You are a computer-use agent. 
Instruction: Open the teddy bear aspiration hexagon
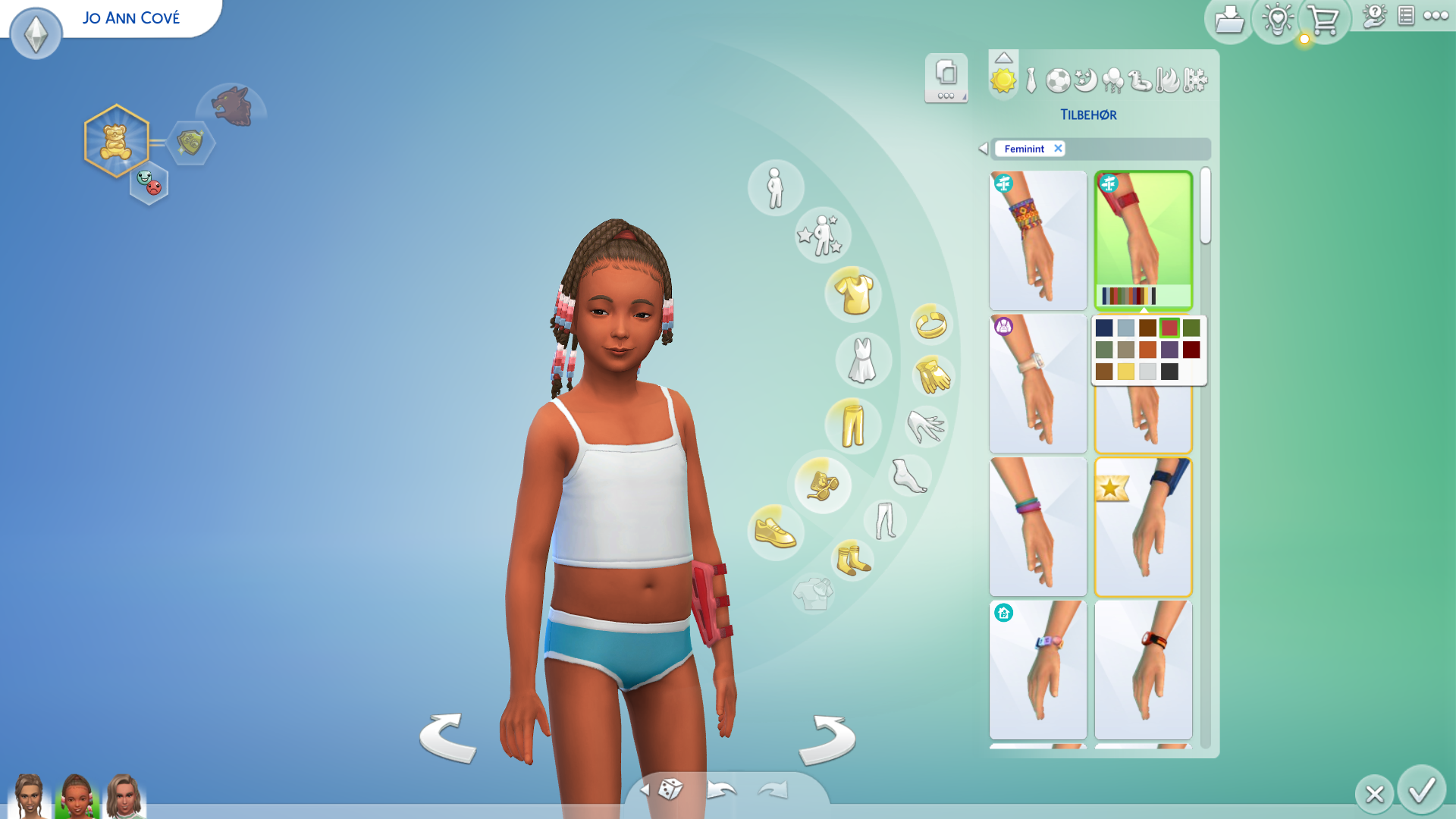click(116, 141)
